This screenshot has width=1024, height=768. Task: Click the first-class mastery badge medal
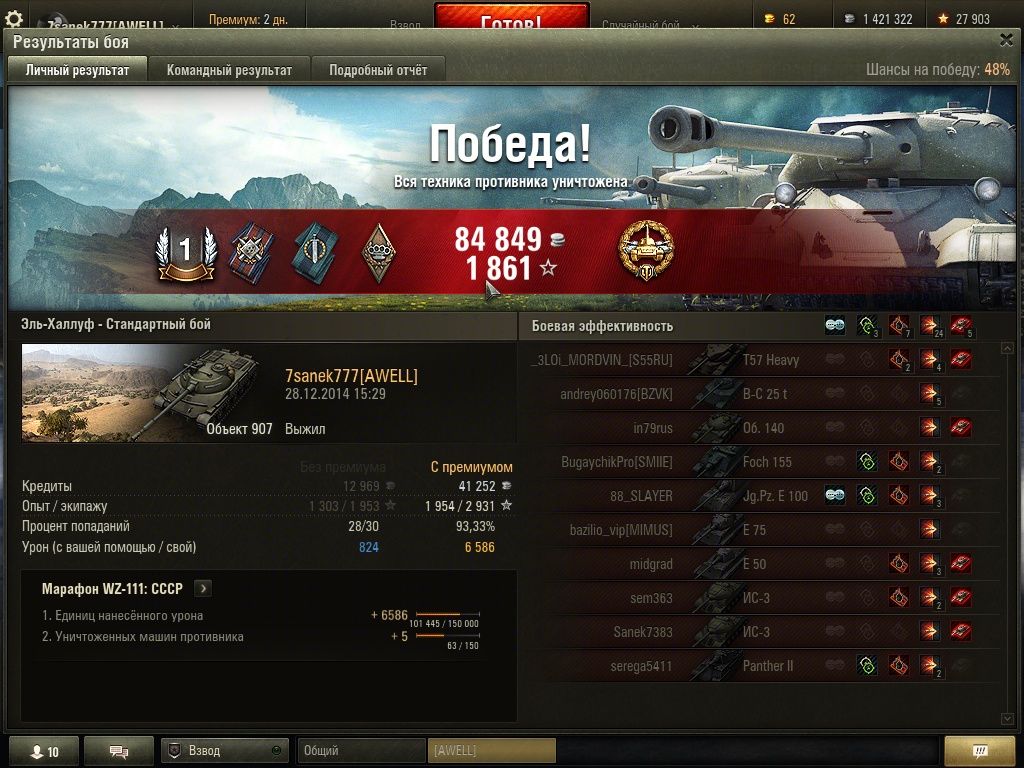click(185, 253)
